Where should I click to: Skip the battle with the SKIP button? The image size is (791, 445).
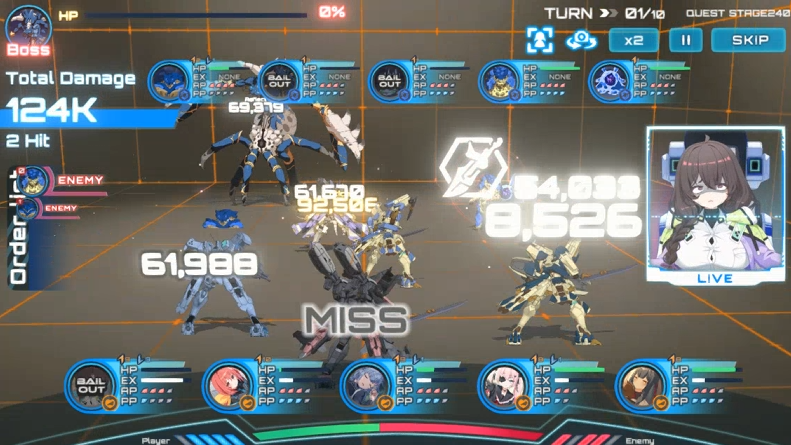point(748,40)
